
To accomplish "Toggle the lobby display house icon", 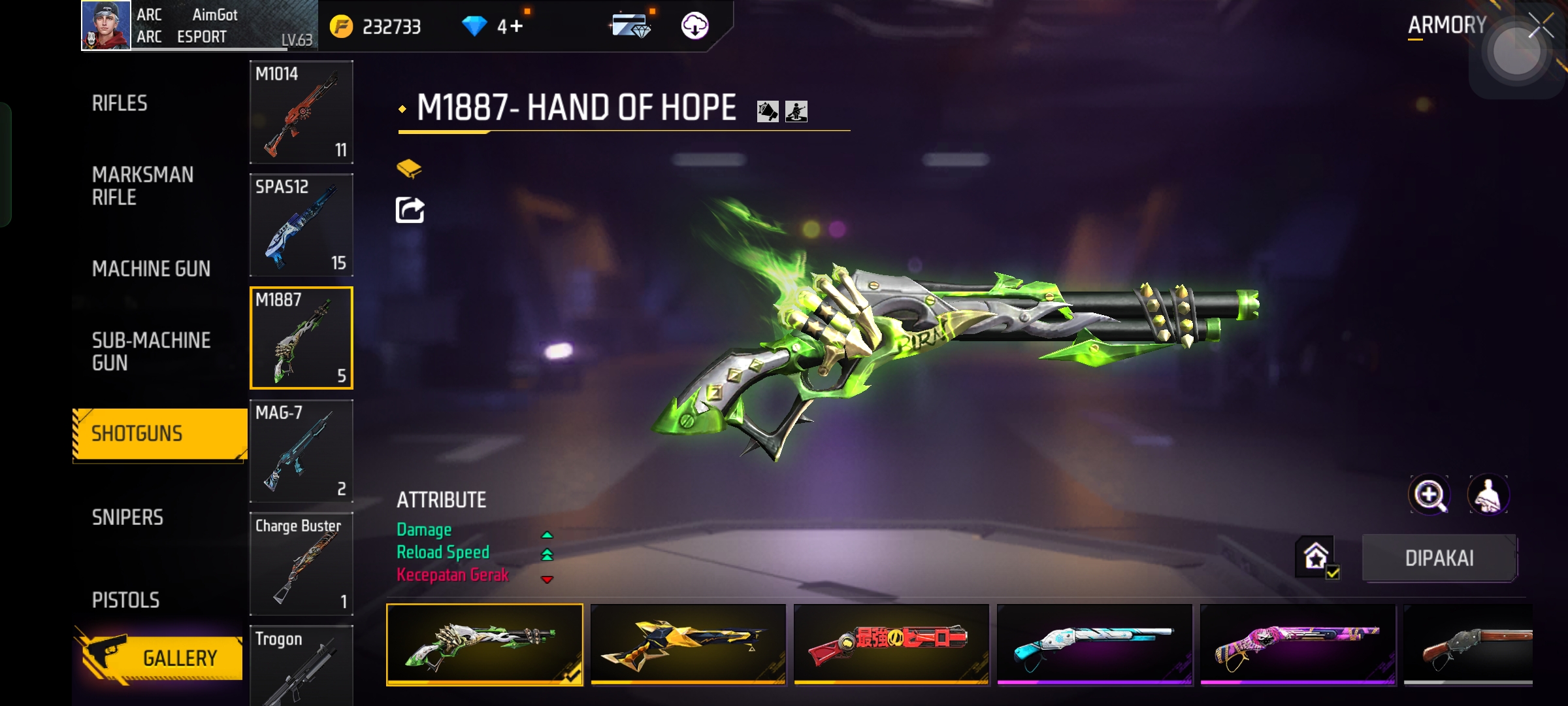I will [1316, 557].
